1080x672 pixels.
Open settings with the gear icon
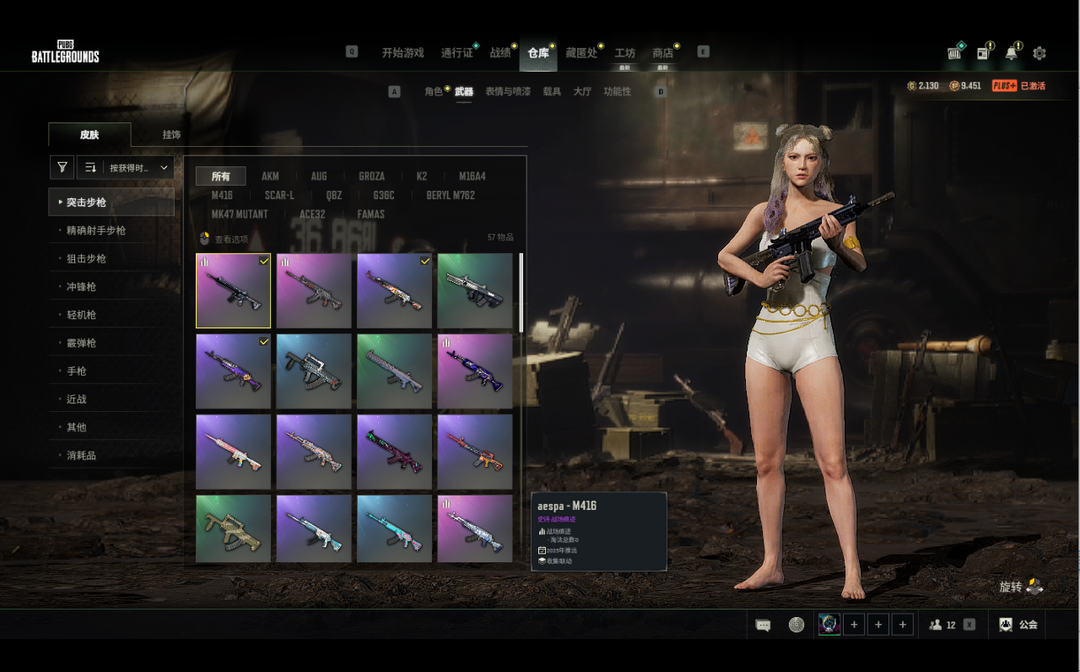tap(1039, 53)
